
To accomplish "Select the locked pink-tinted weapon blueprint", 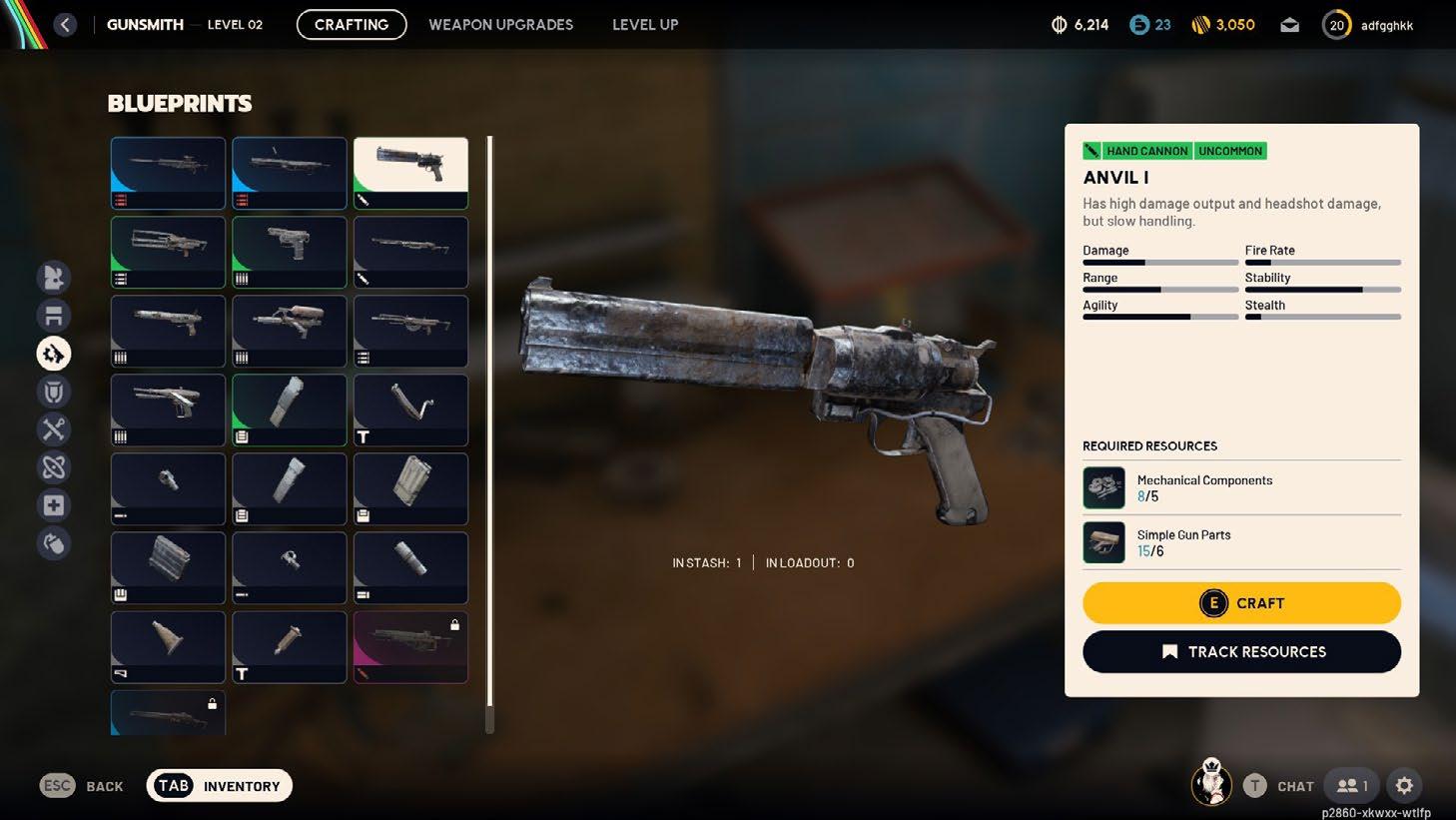I will click(410, 647).
